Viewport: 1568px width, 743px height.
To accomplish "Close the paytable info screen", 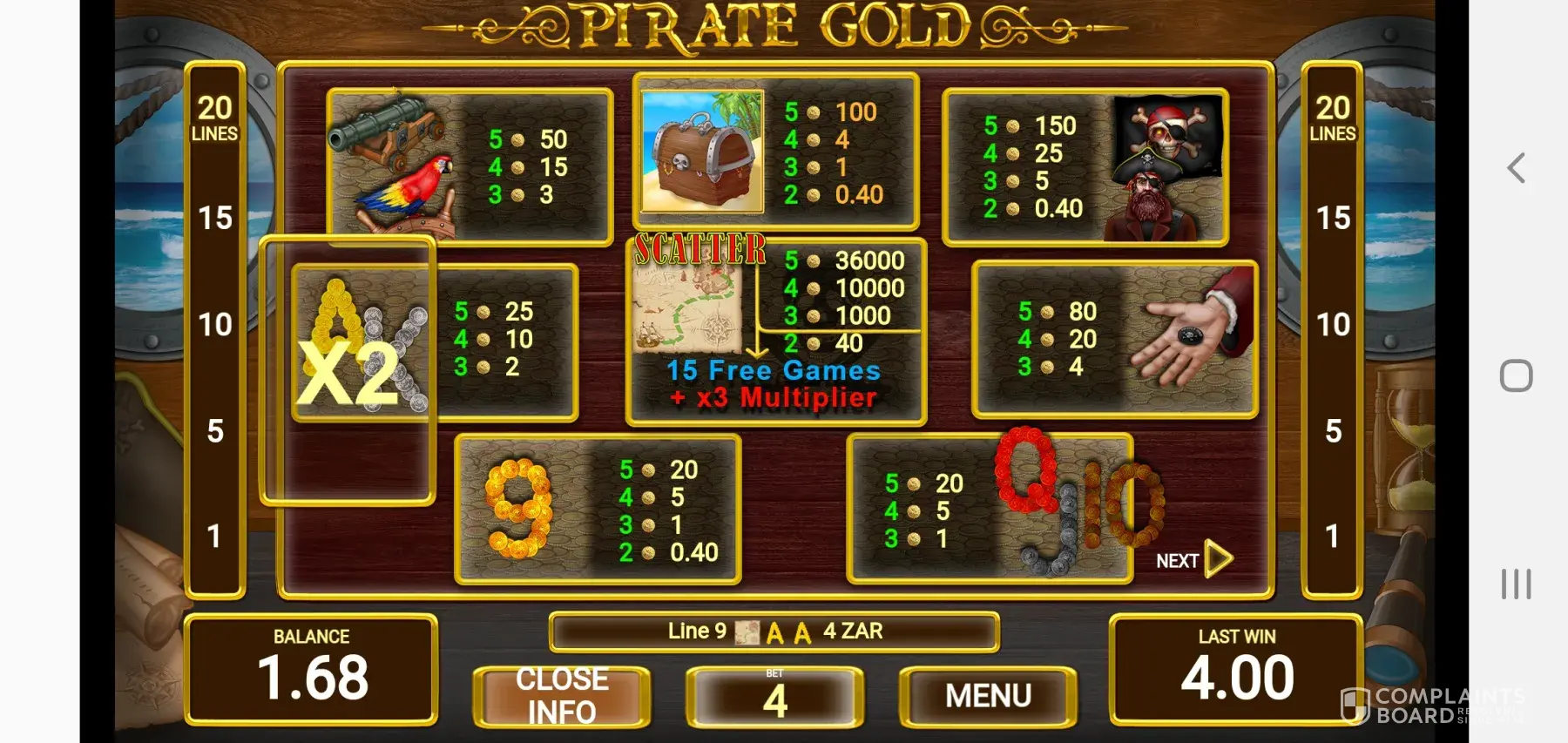I will pos(562,696).
